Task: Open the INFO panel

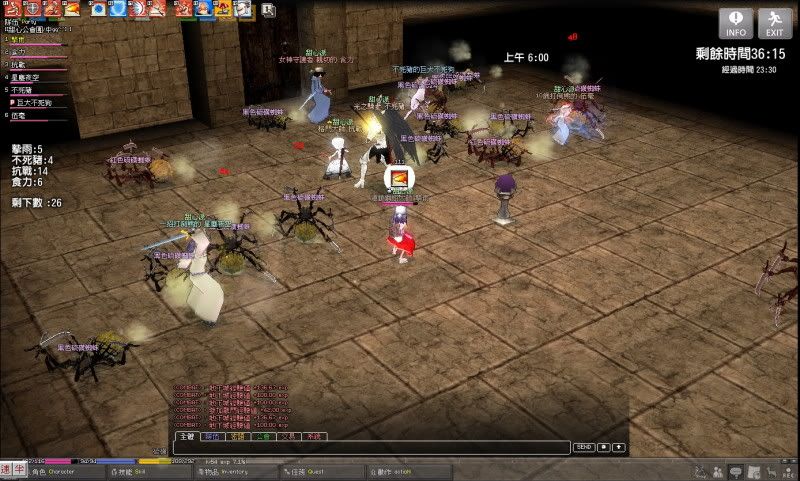Action: 735,24
